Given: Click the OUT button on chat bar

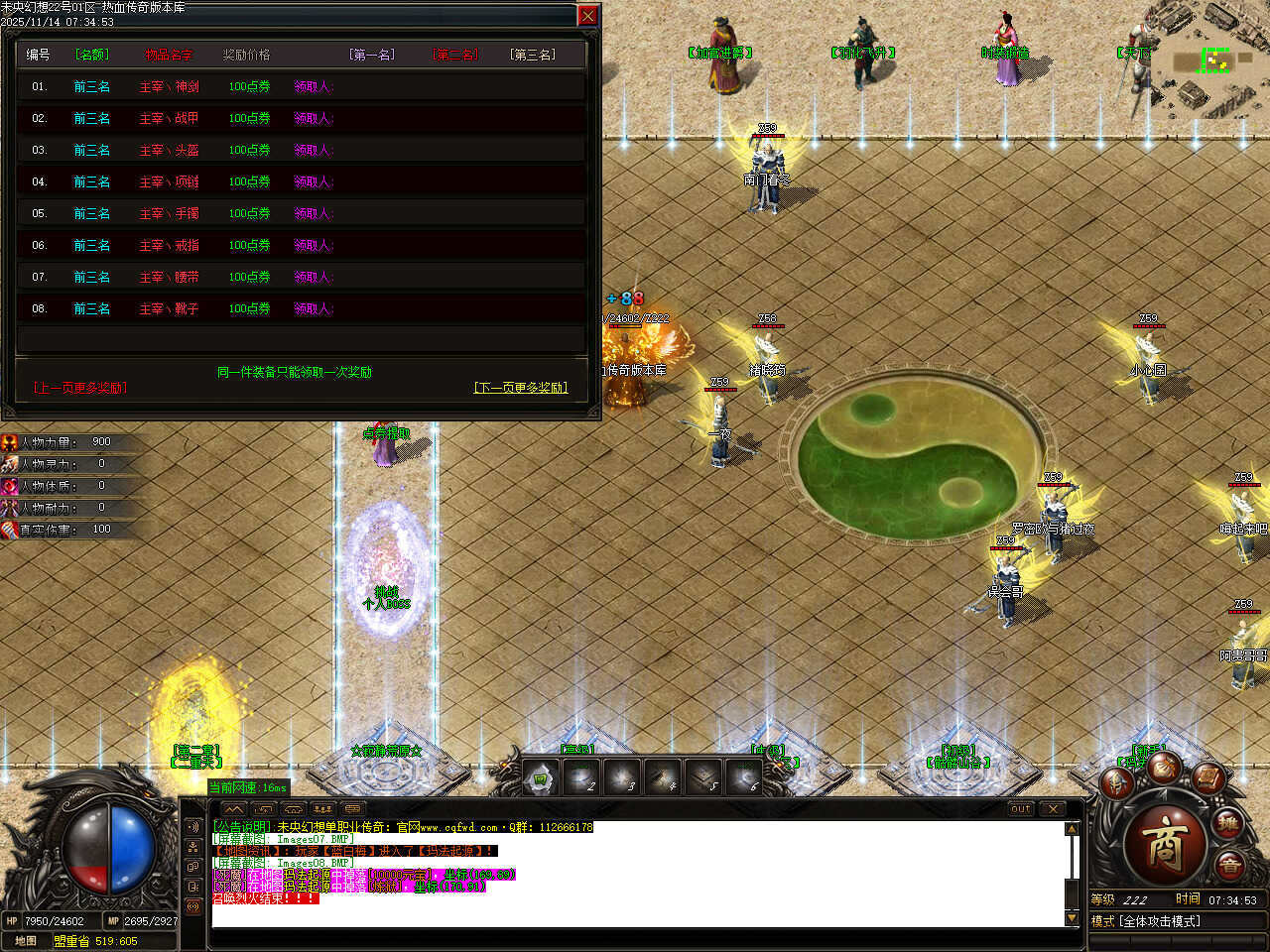Looking at the screenshot, I should tap(1021, 809).
